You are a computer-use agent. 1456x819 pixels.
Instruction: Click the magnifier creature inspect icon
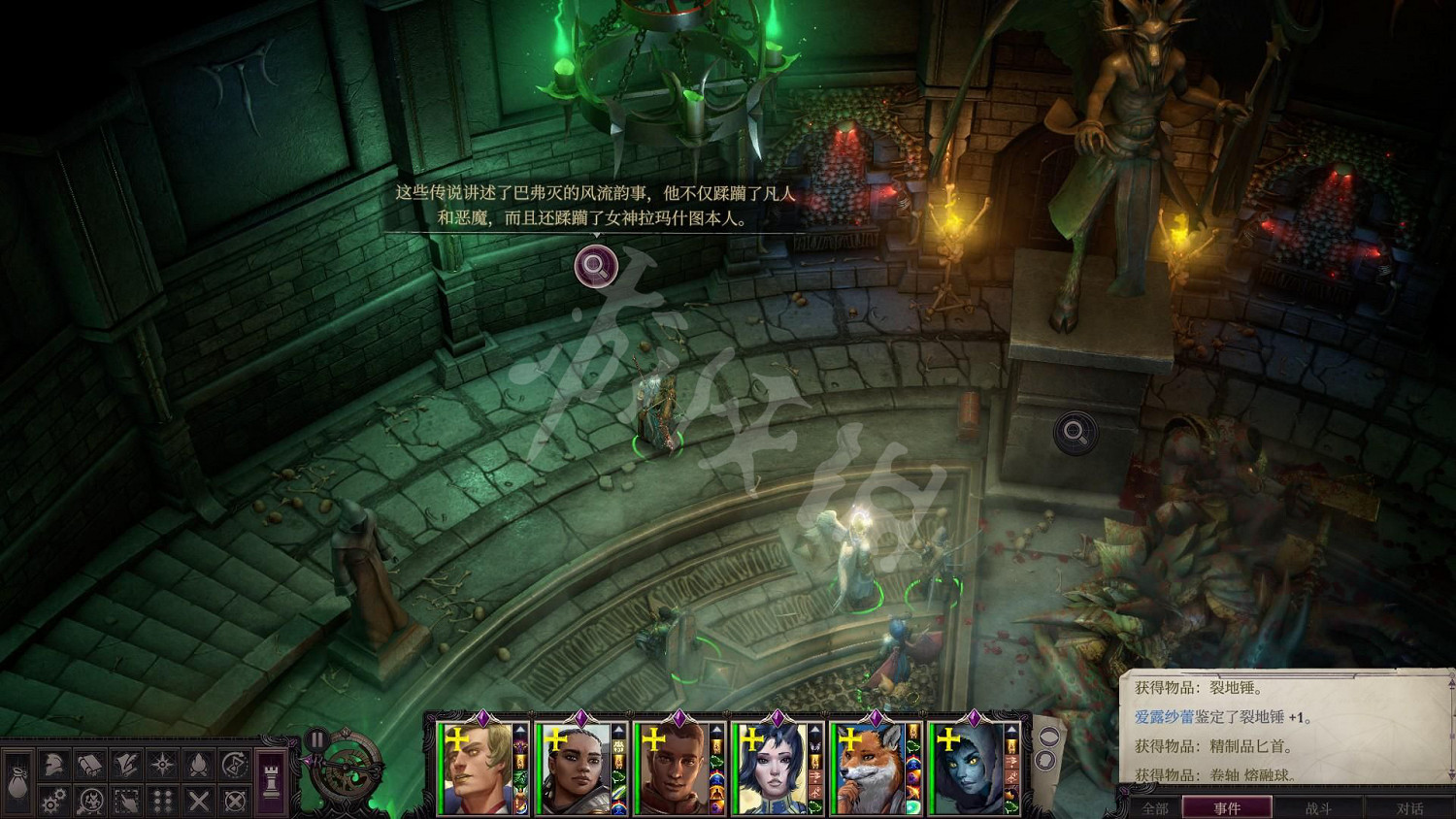90,801
